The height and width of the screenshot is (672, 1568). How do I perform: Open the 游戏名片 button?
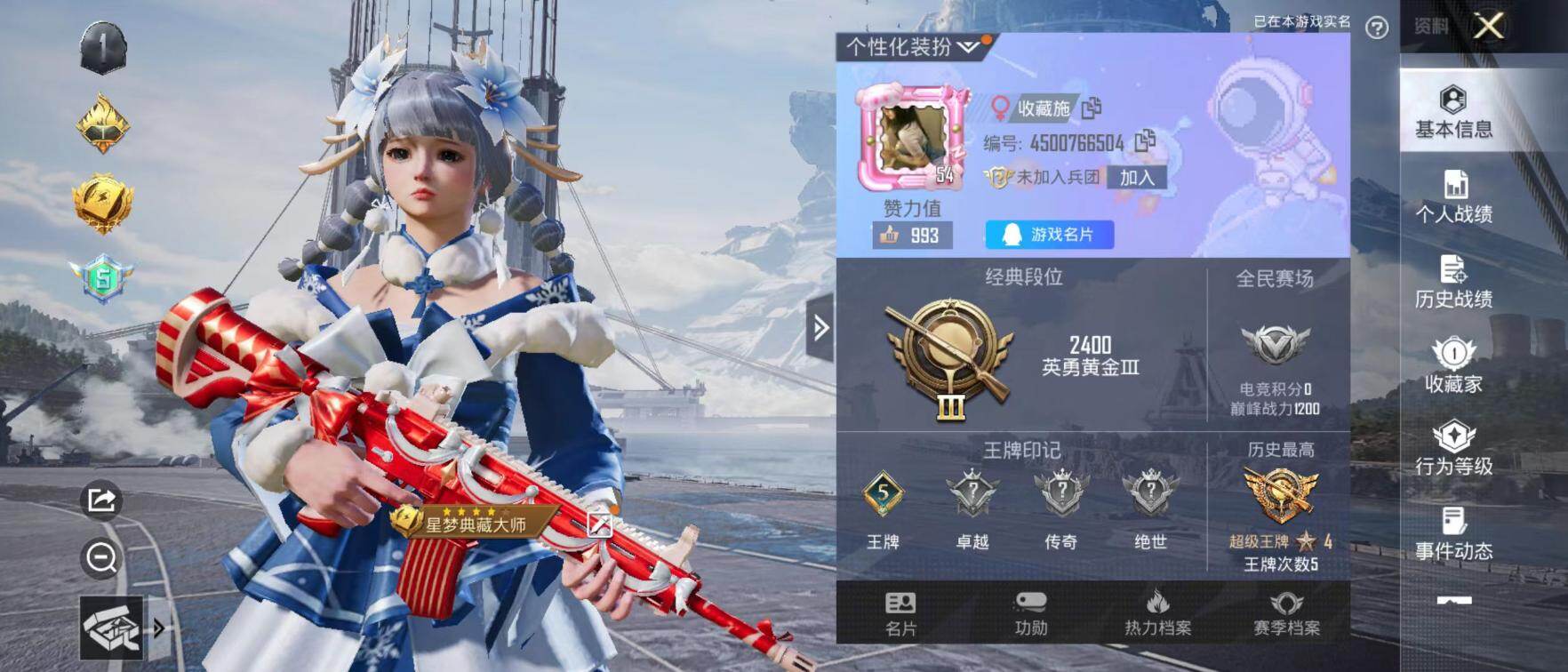1049,235
